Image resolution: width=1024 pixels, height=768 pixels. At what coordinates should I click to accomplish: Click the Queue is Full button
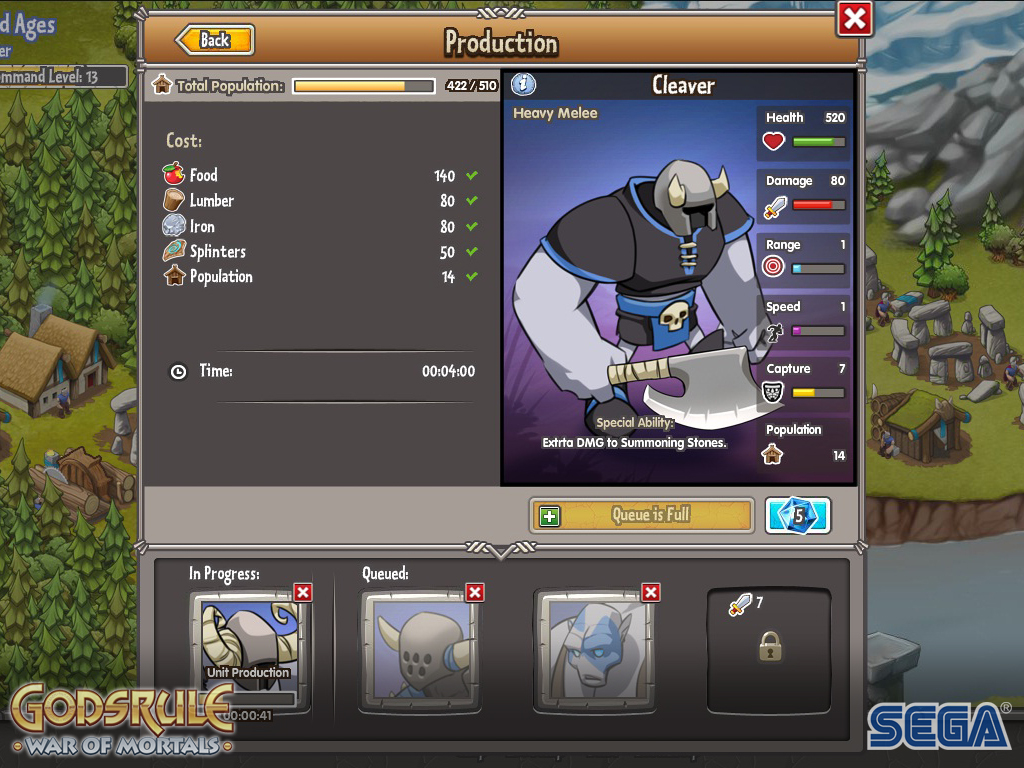pos(641,515)
